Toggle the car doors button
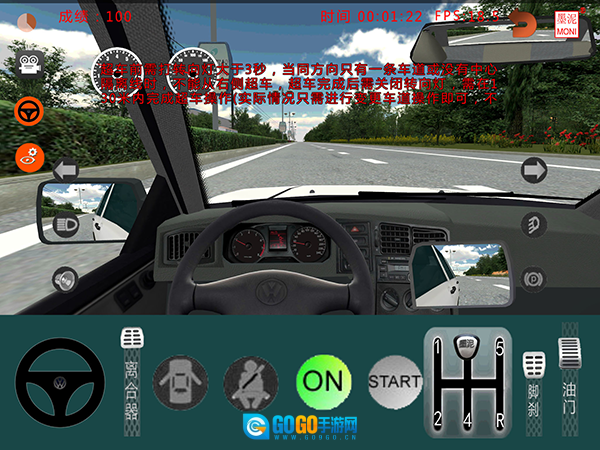The width and height of the screenshot is (600, 450). coord(179,381)
